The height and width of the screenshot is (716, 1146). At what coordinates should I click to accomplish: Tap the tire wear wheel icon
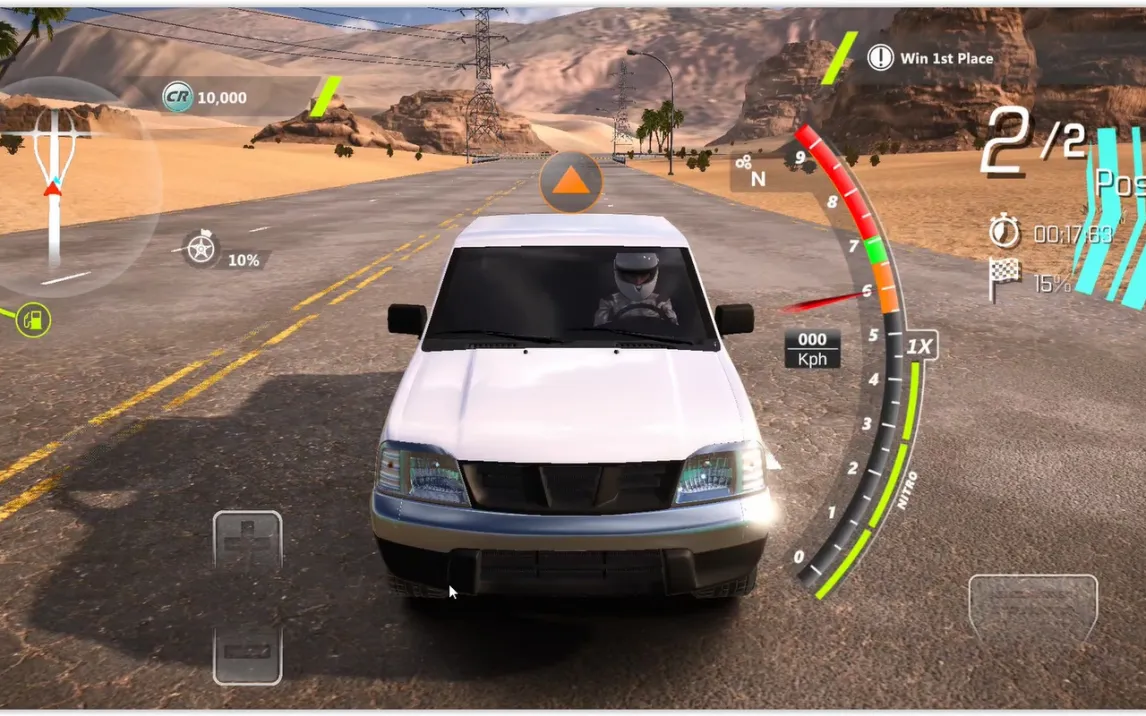pyautogui.click(x=201, y=247)
